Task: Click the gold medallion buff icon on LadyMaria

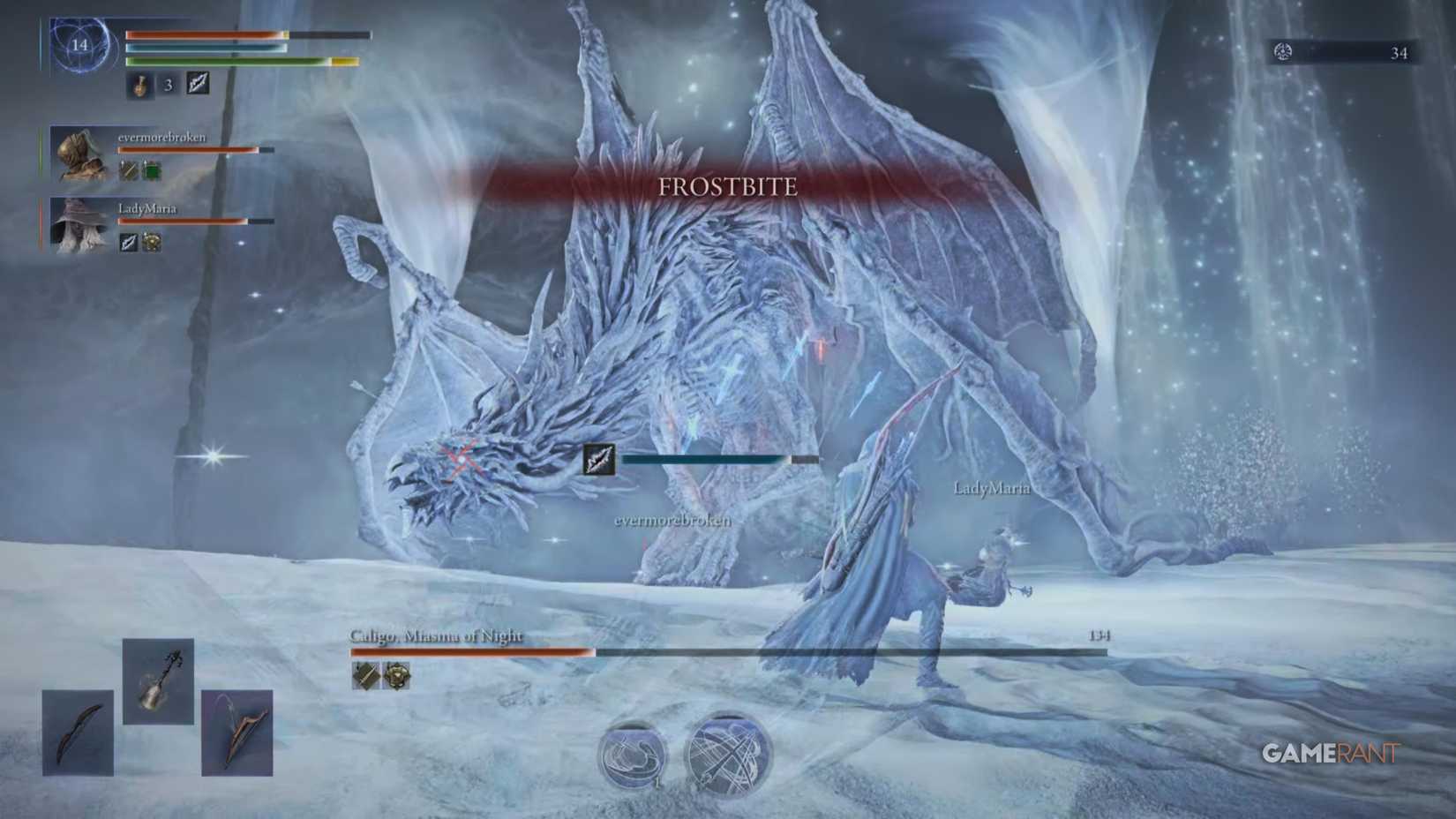Action: [152, 242]
